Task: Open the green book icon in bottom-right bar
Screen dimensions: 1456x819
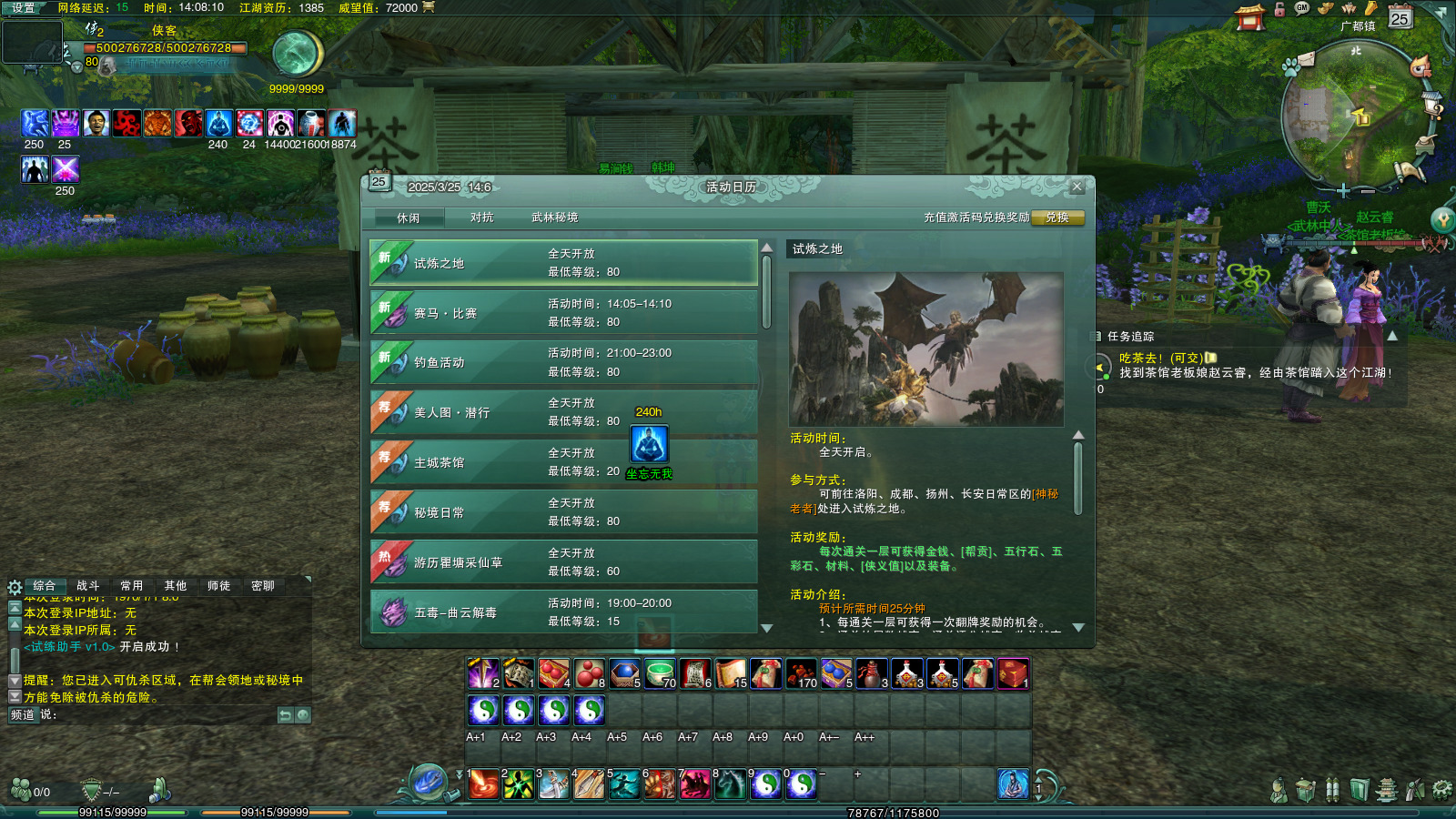Action: tap(1360, 787)
